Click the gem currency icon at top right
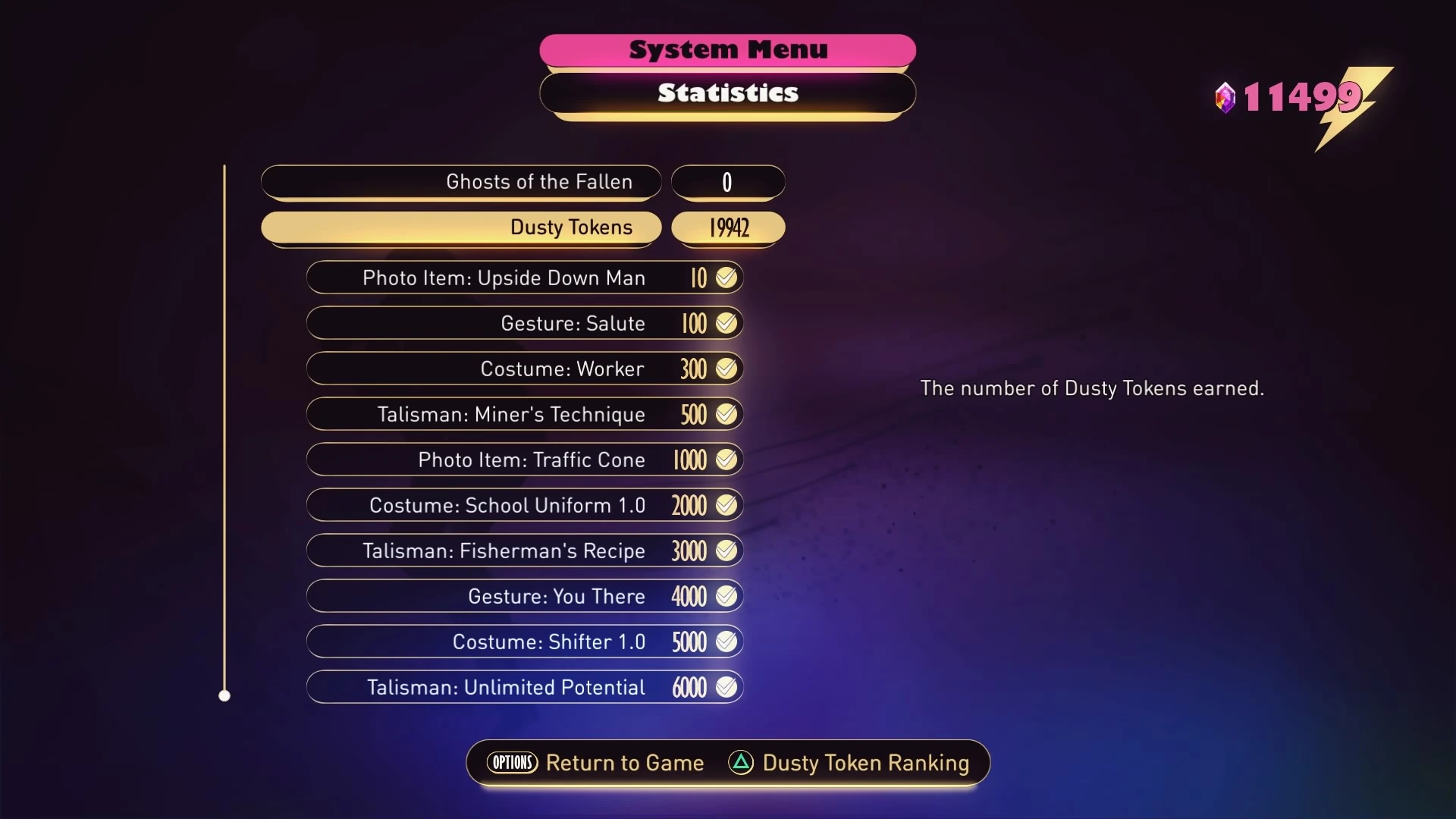Image resolution: width=1456 pixels, height=819 pixels. (1226, 97)
